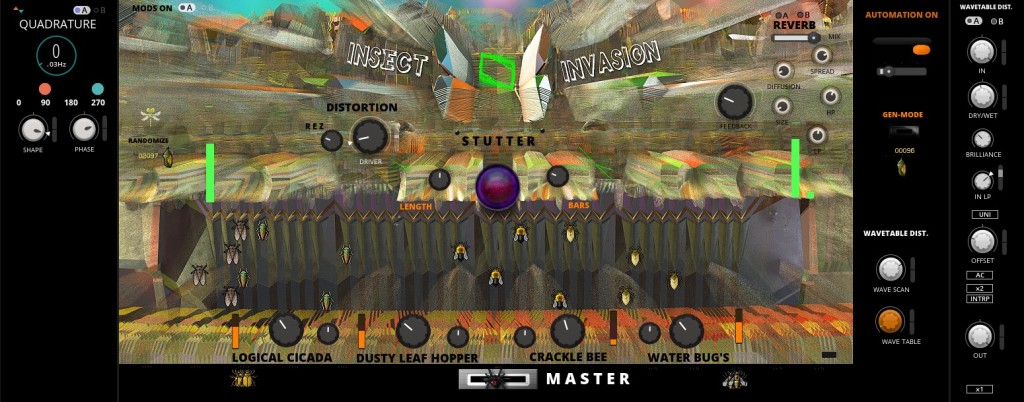Click the Quadrature Shape knob
1024x402 pixels.
pyautogui.click(x=33, y=129)
